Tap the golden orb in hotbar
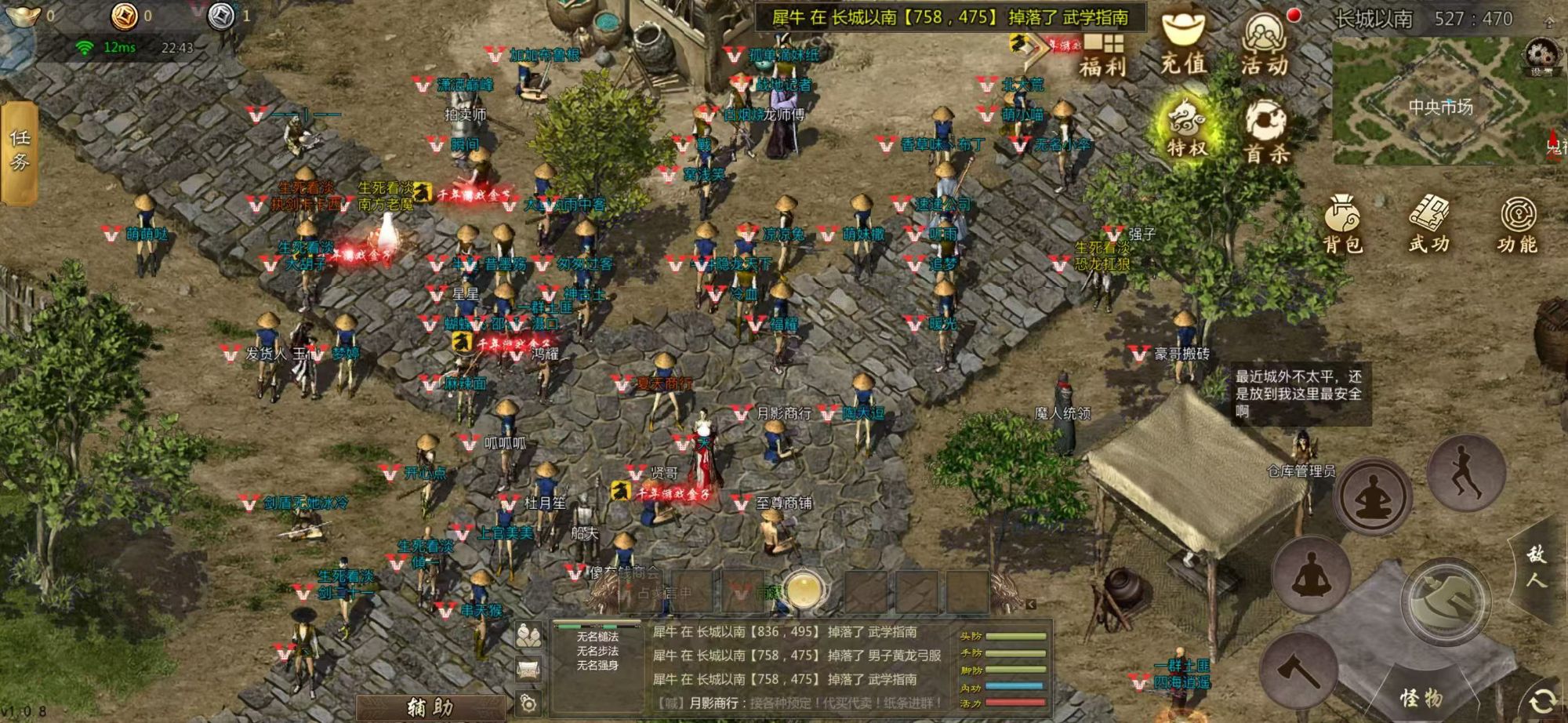Viewport: 1568px width, 723px height. click(804, 590)
